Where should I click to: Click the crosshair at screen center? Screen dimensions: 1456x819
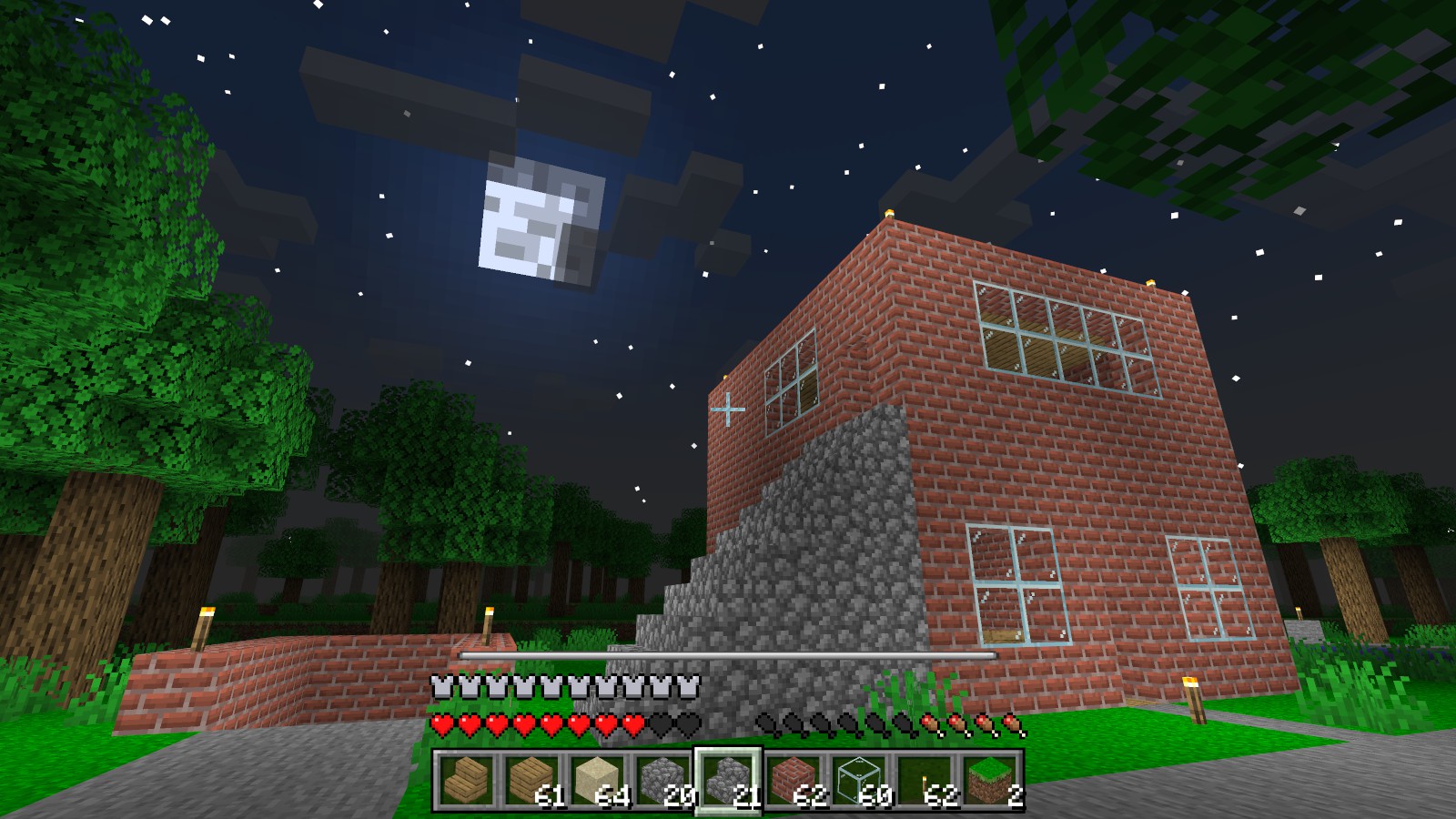point(728,409)
